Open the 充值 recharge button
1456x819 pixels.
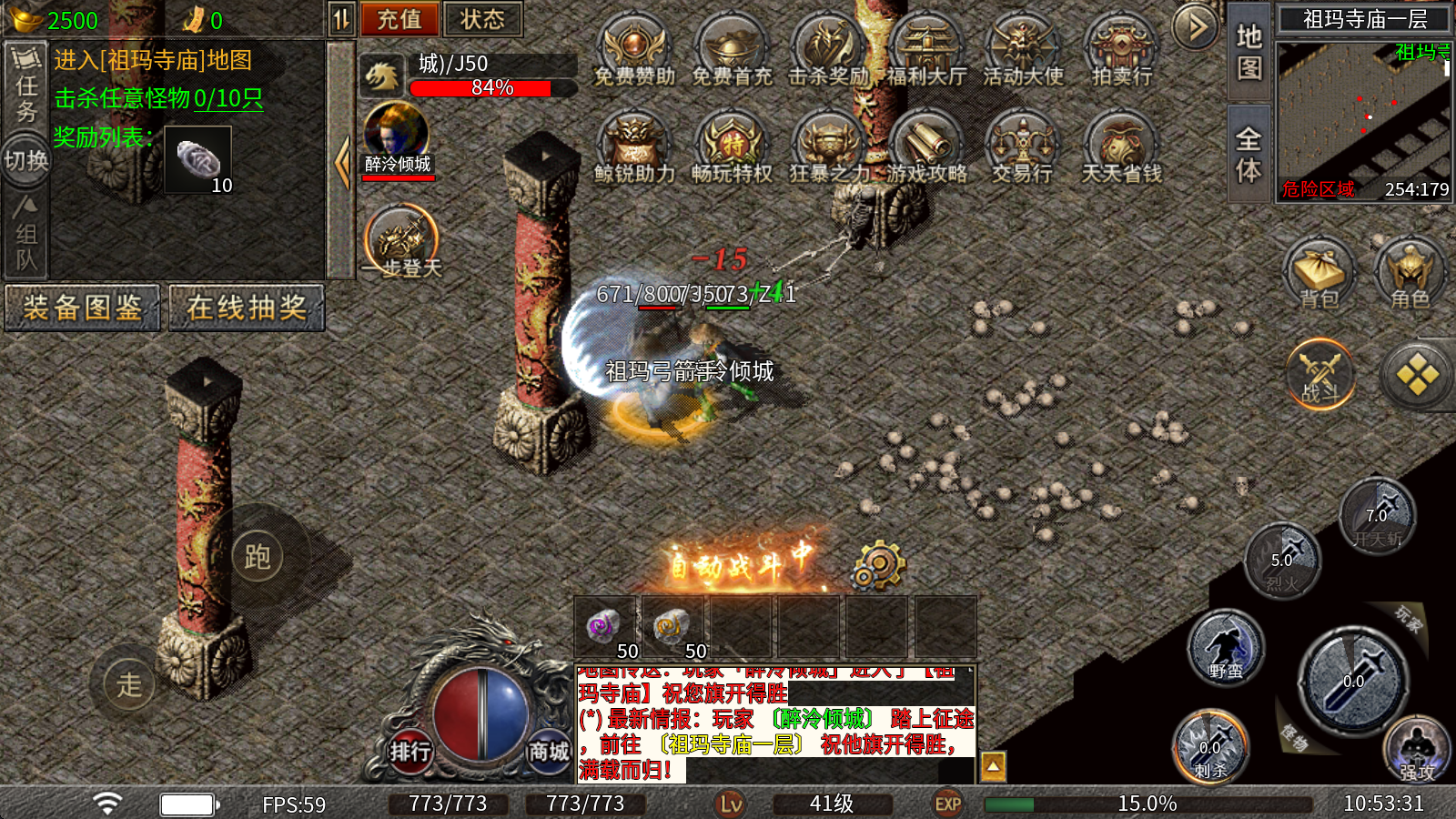(399, 19)
